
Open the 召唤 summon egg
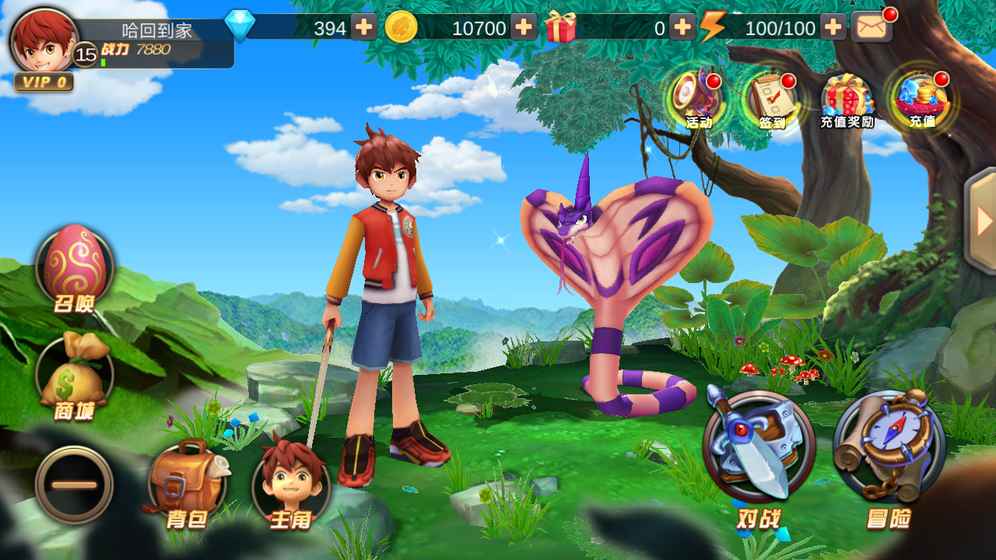coord(74,268)
